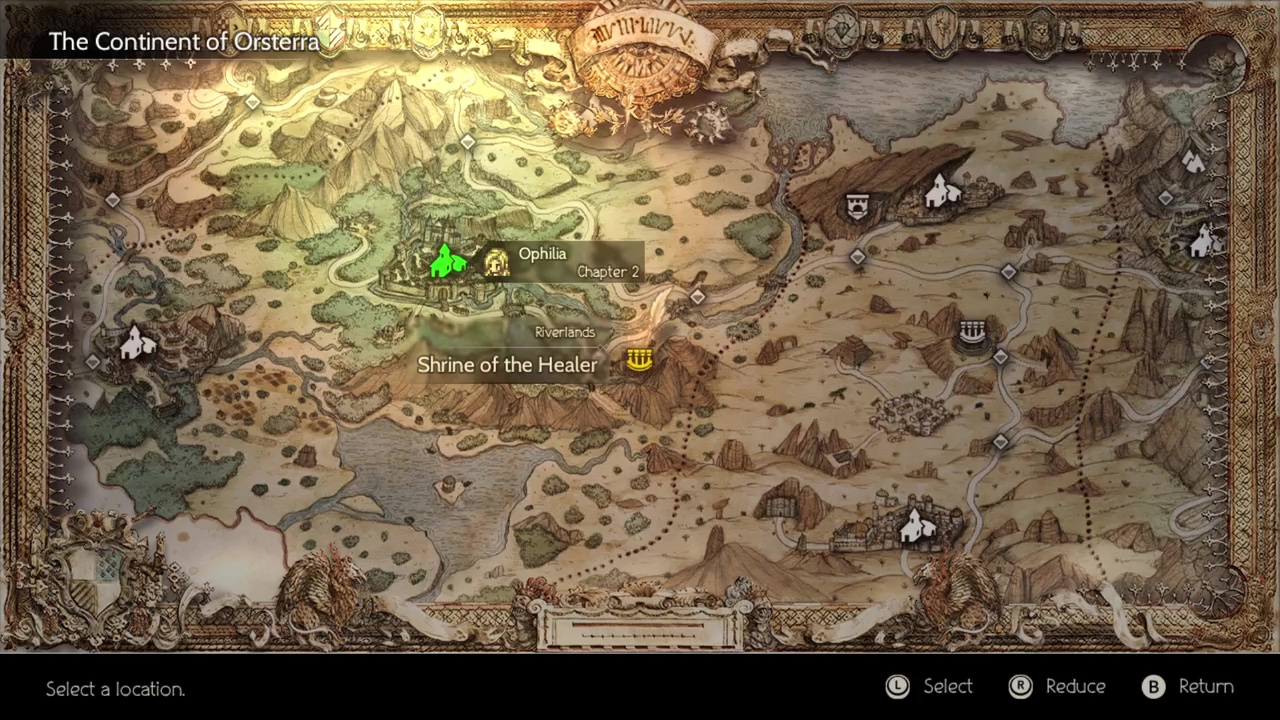This screenshot has height=720, width=1280.
Task: Select the town marker at the riverside farming village
Action: (x=137, y=344)
